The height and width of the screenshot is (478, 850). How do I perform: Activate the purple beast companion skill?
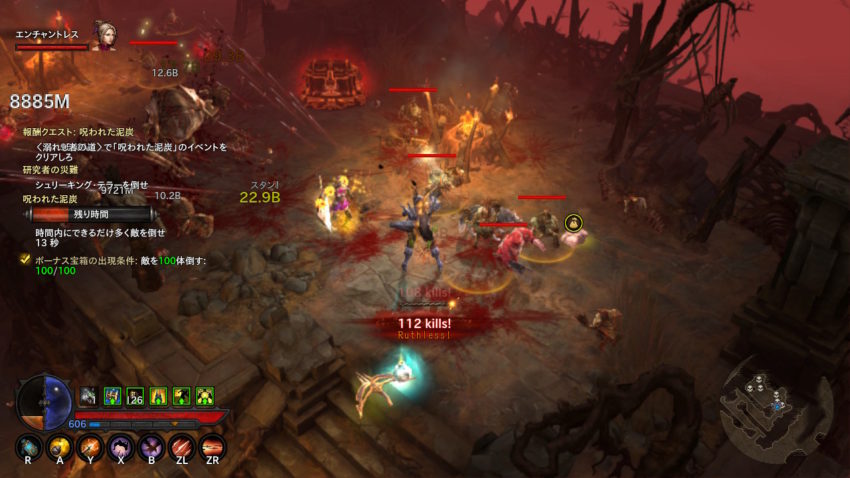pyautogui.click(x=121, y=447)
